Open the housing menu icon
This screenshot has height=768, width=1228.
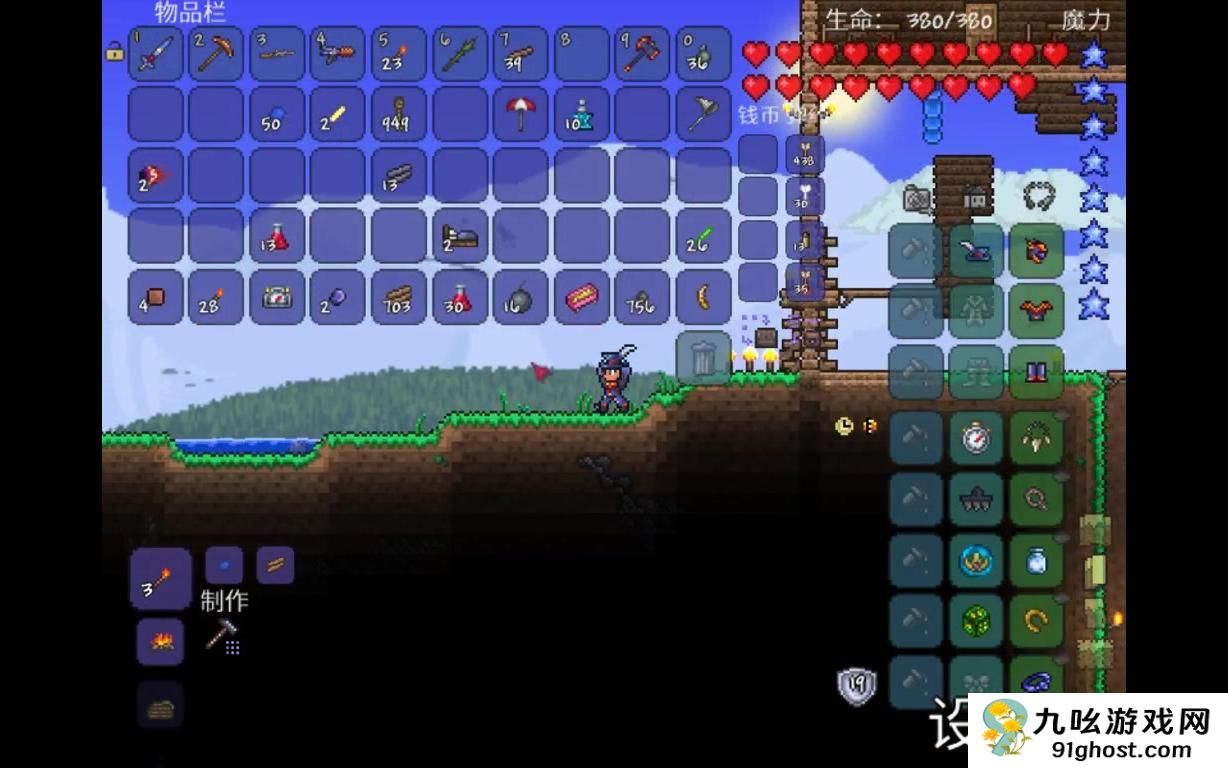[976, 199]
